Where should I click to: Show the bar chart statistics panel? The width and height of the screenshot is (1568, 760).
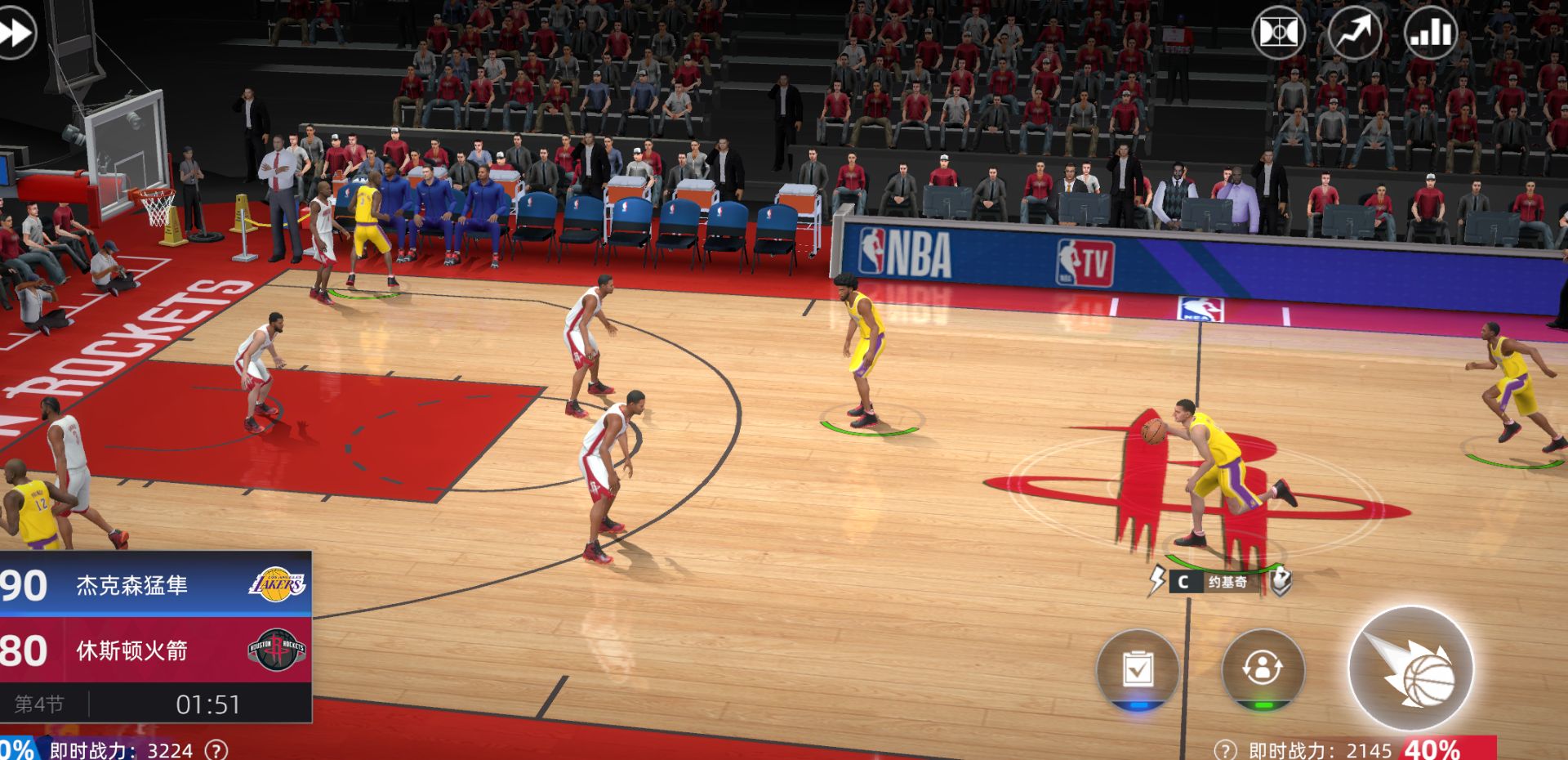tap(1430, 33)
